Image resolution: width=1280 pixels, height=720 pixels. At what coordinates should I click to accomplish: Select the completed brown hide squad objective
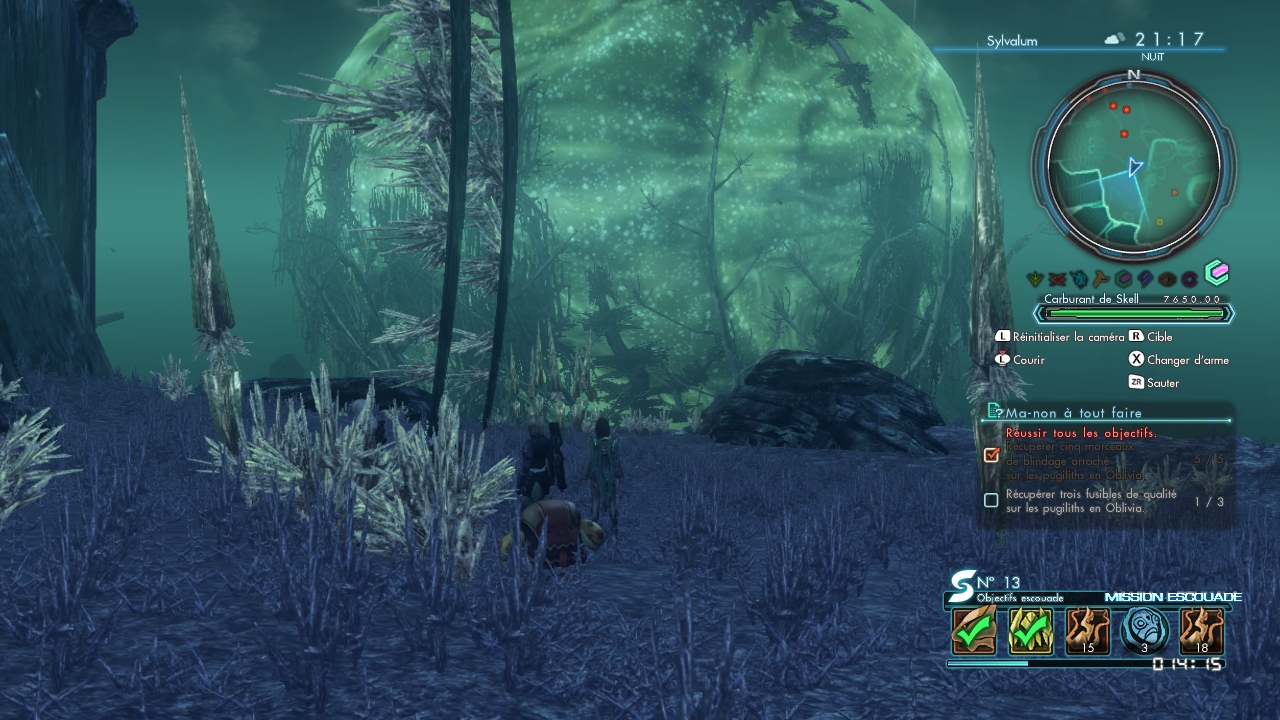click(974, 631)
